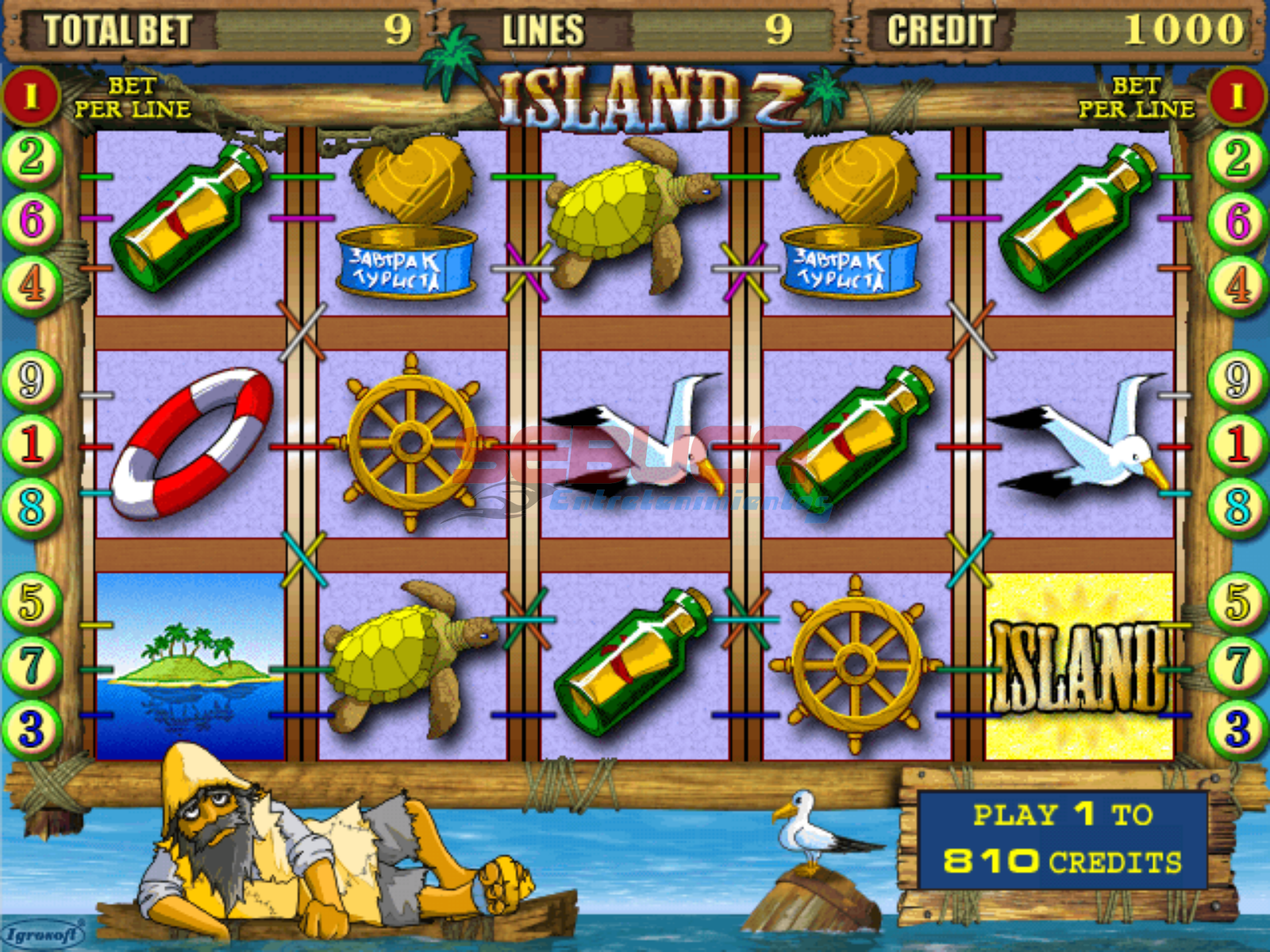The height and width of the screenshot is (952, 1270).
Task: Select payline 3 marker on the right edge
Action: click(1237, 728)
